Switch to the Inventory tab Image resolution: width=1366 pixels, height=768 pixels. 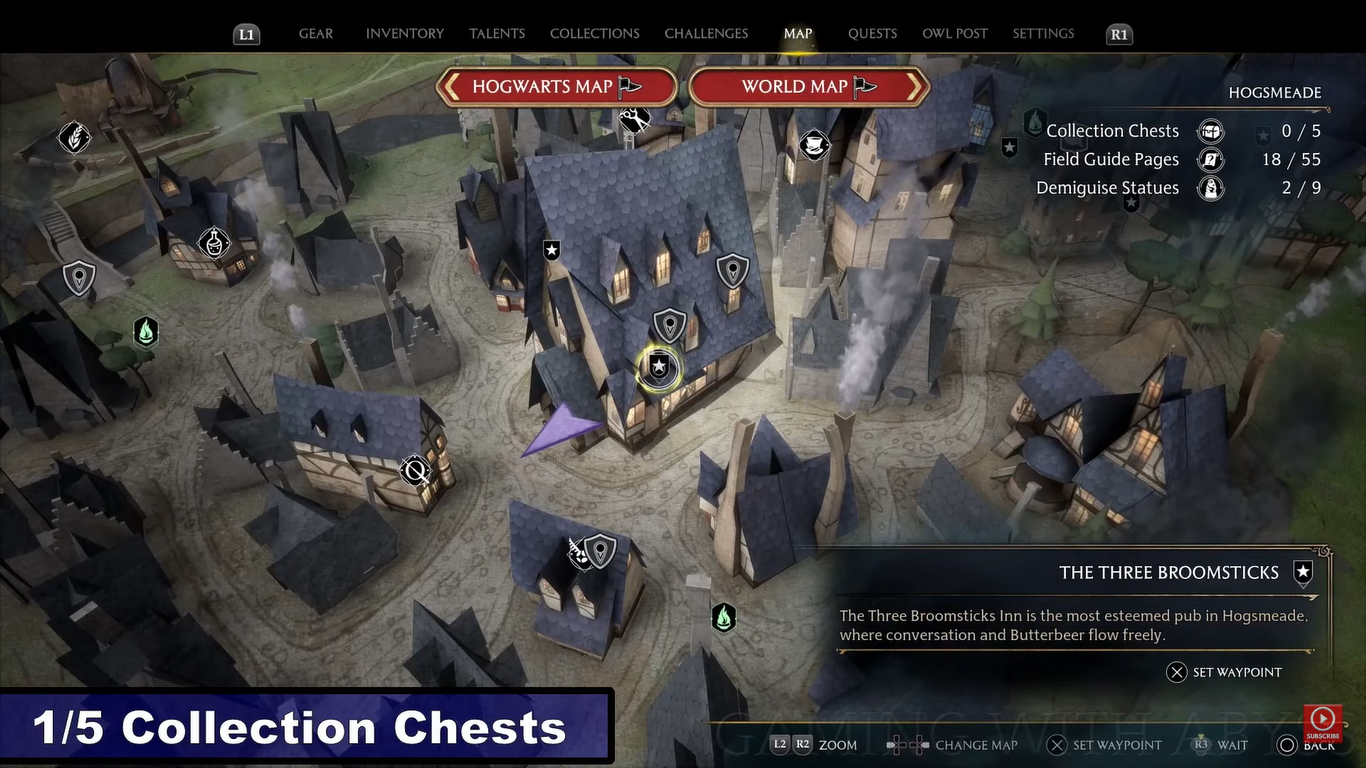[405, 34]
